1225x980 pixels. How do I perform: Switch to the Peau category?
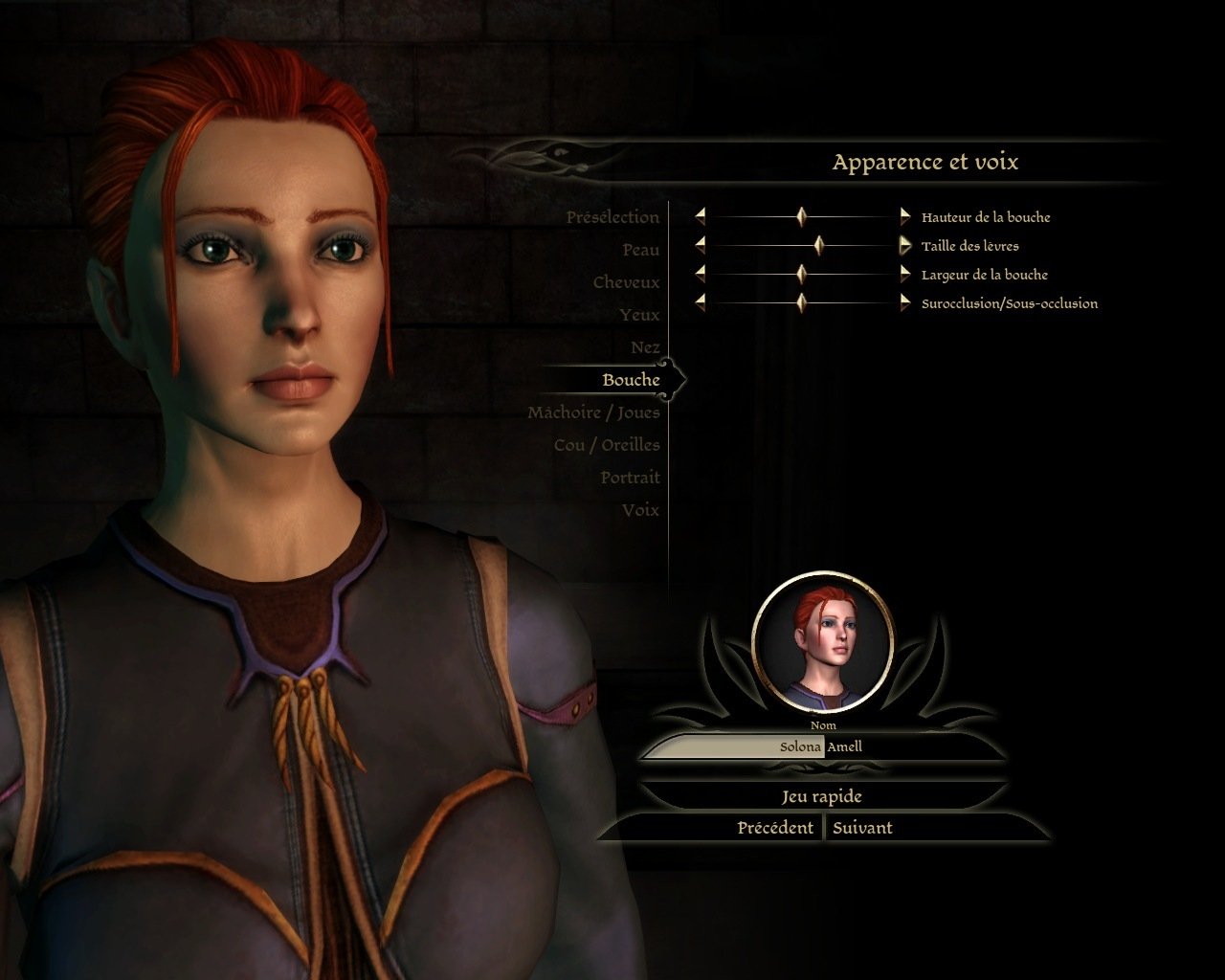click(642, 249)
